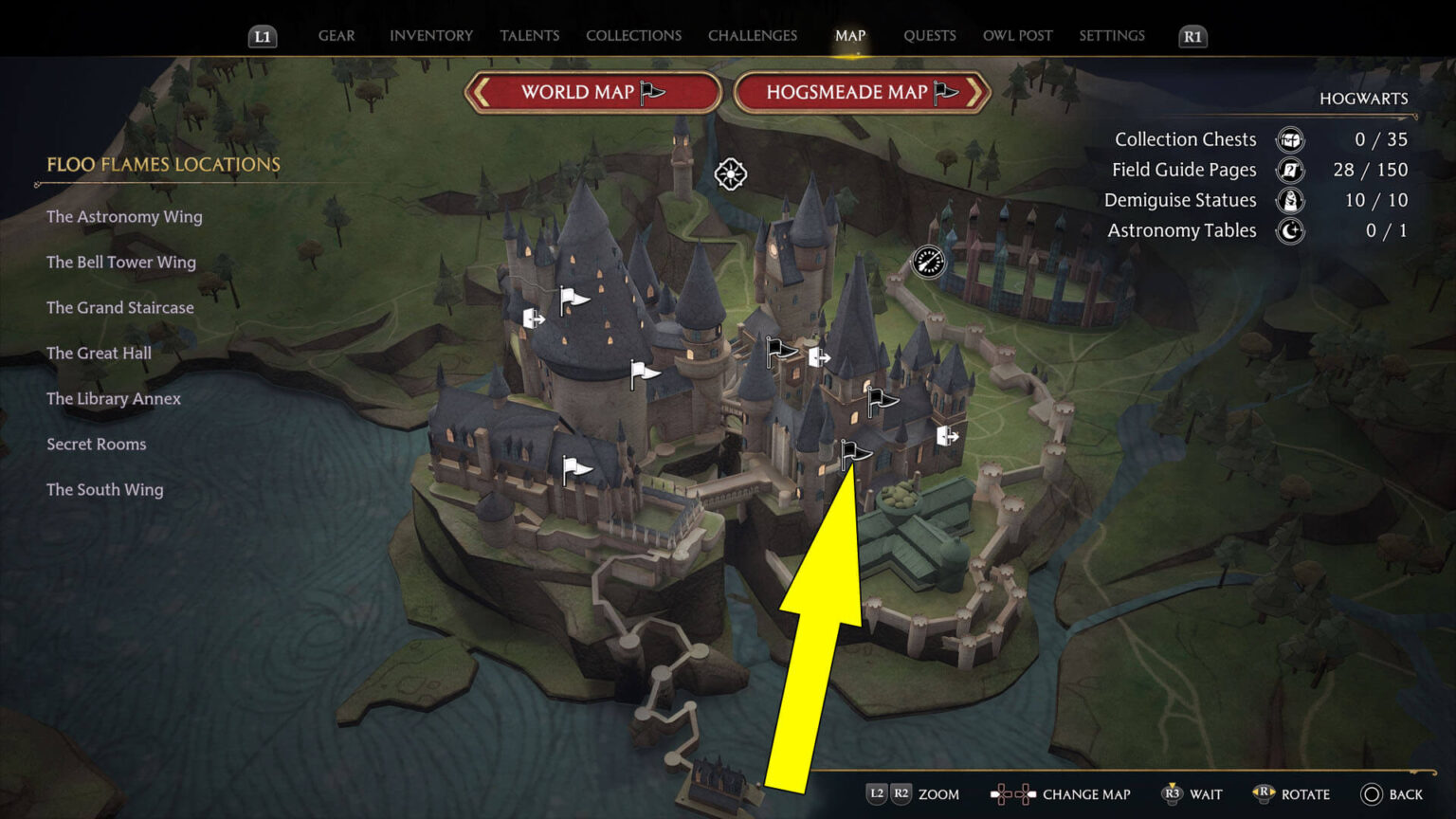Click the Hogsmeade Map button
Screen dimensions: 1456x819
click(861, 92)
